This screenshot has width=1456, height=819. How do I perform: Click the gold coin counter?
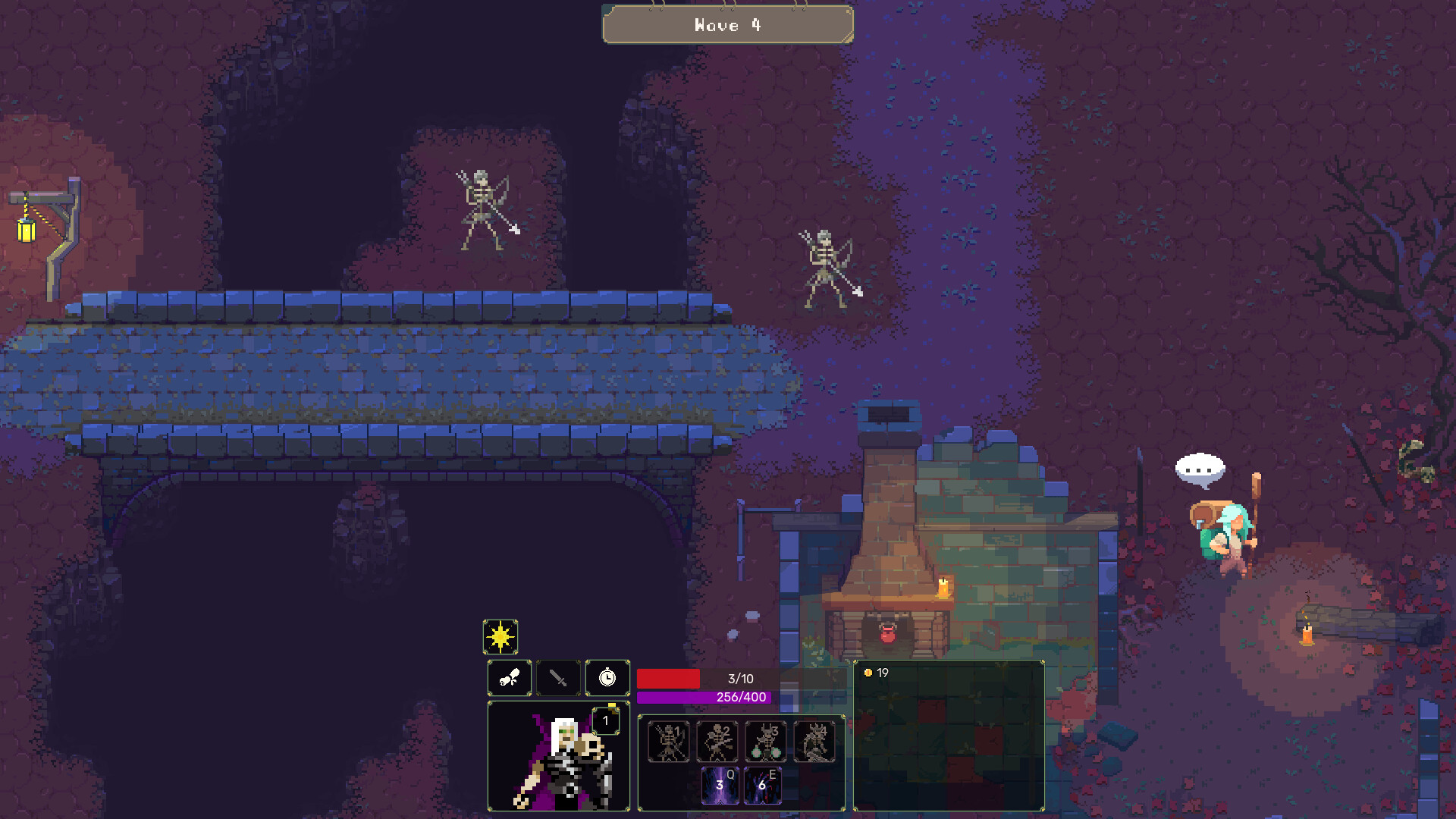875,671
